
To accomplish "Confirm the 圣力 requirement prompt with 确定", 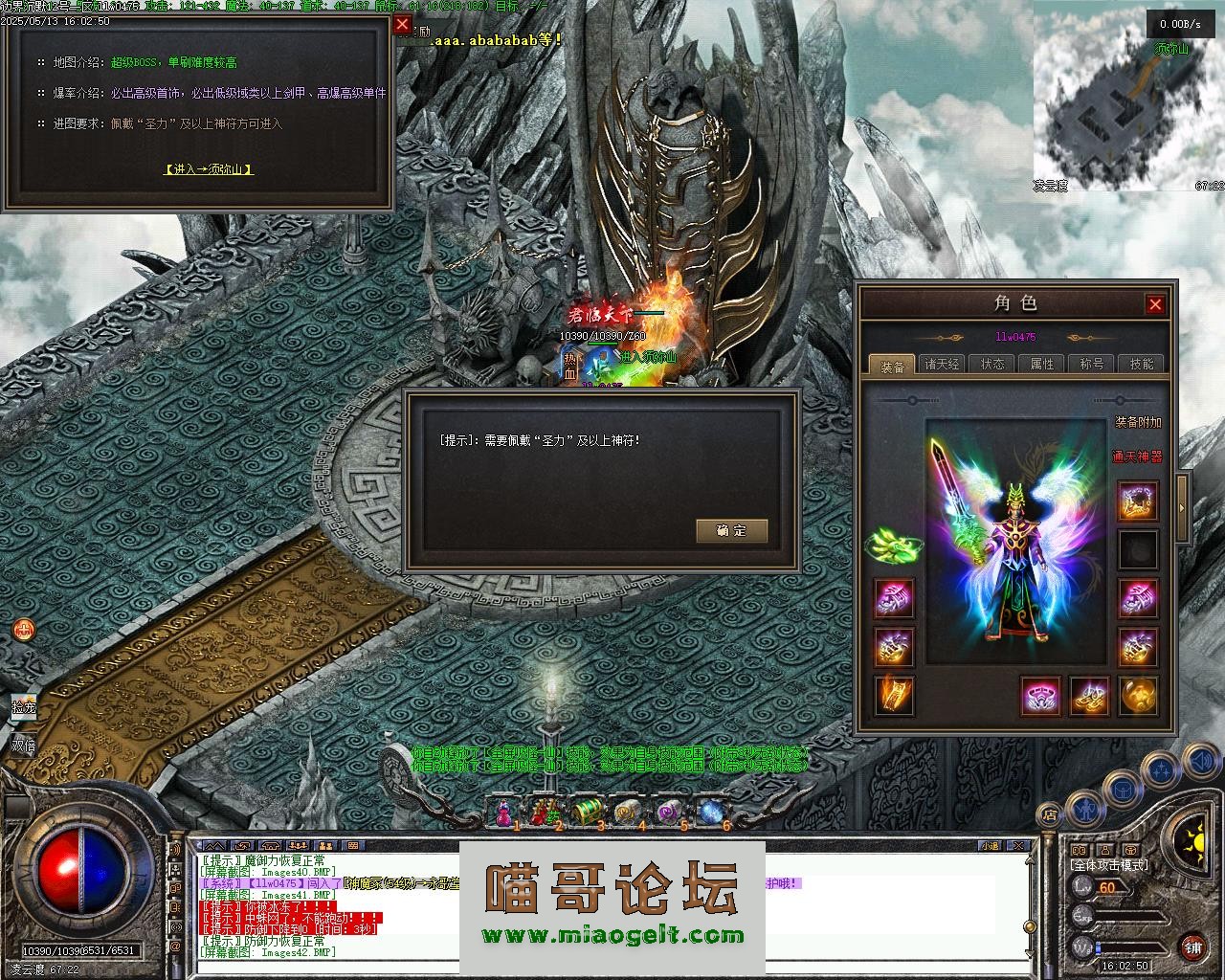I will click(731, 530).
